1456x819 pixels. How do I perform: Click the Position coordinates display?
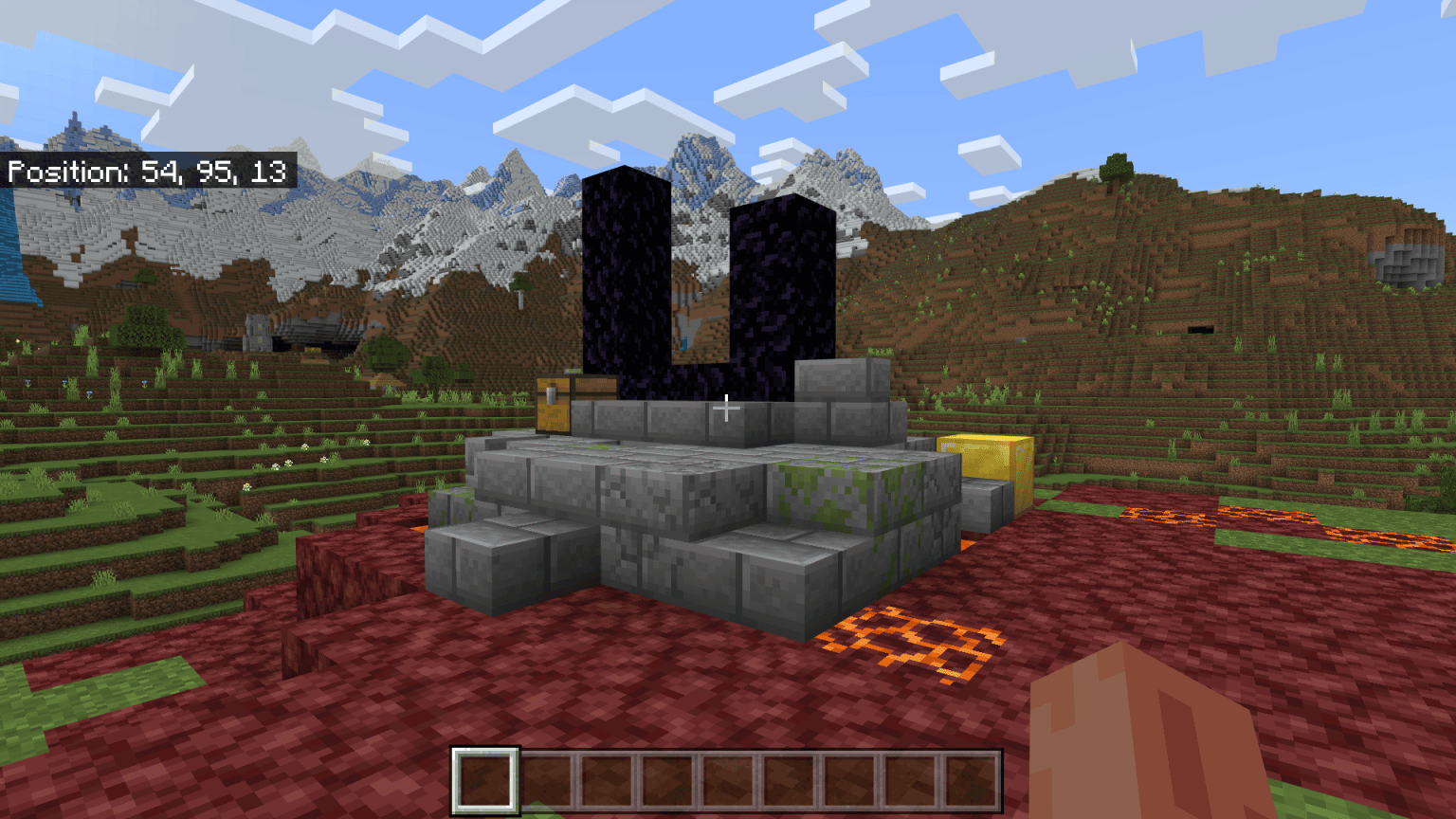pos(147,171)
